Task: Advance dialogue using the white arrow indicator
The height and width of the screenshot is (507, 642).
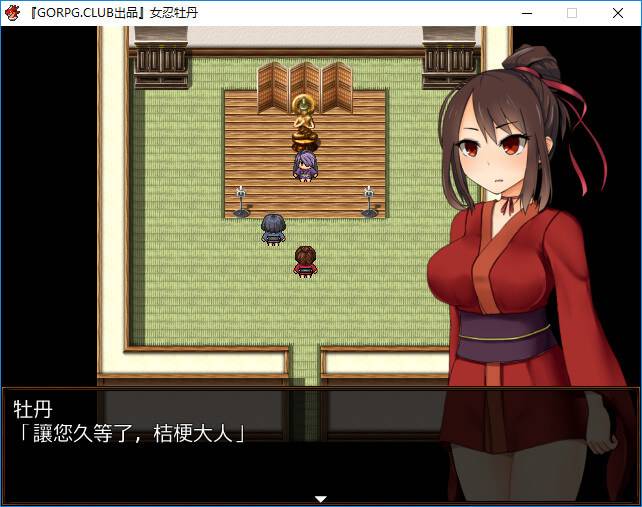Action: click(321, 498)
